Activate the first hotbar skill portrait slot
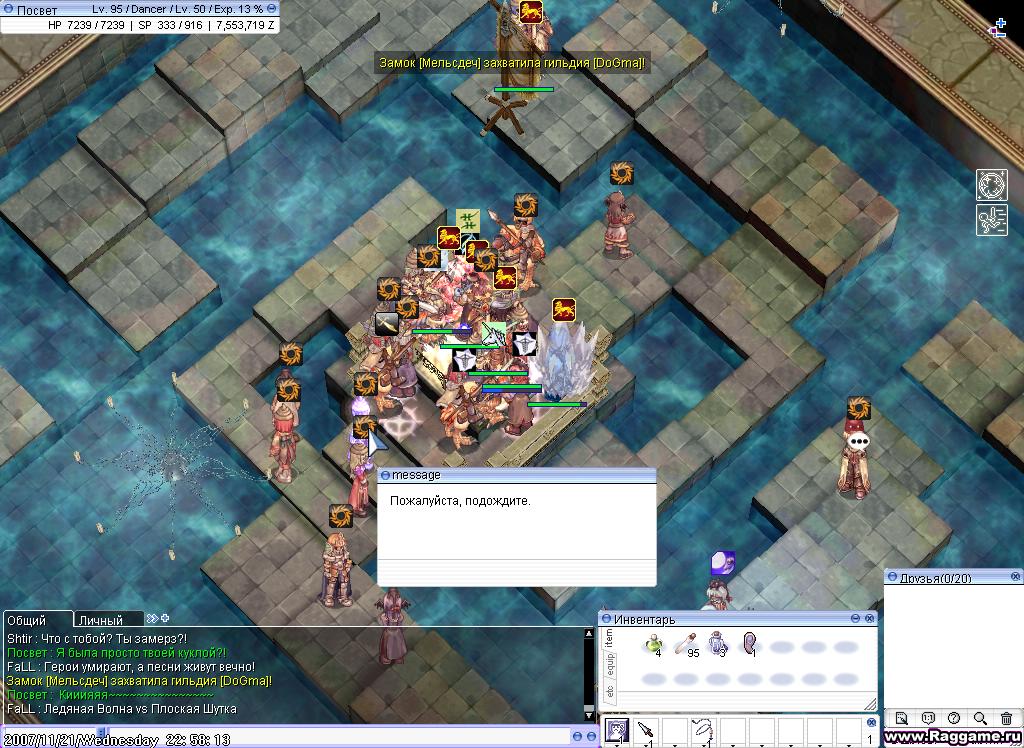The width and height of the screenshot is (1024, 748). (x=617, y=731)
